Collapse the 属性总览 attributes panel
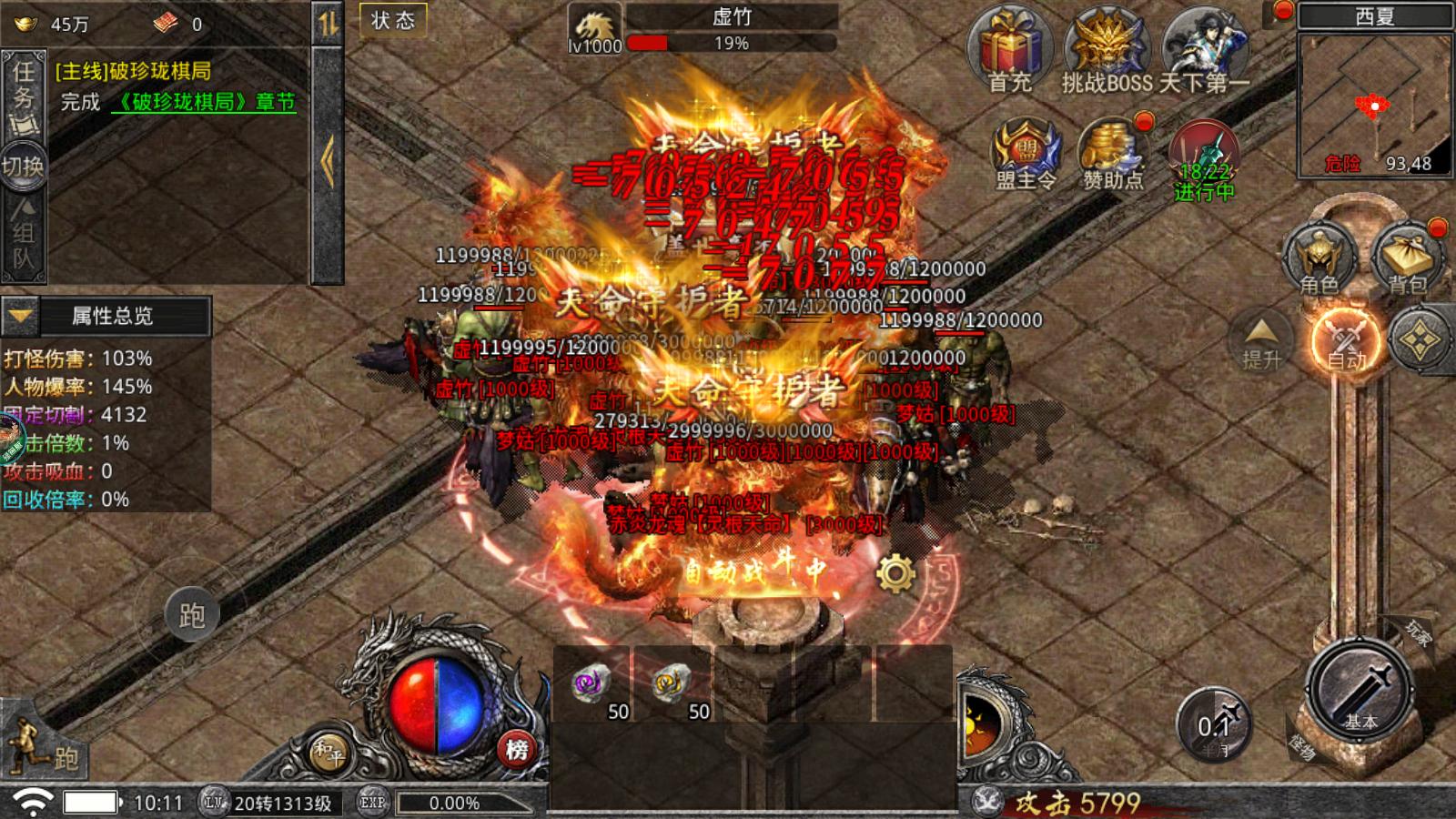The height and width of the screenshot is (819, 1456). [20, 317]
